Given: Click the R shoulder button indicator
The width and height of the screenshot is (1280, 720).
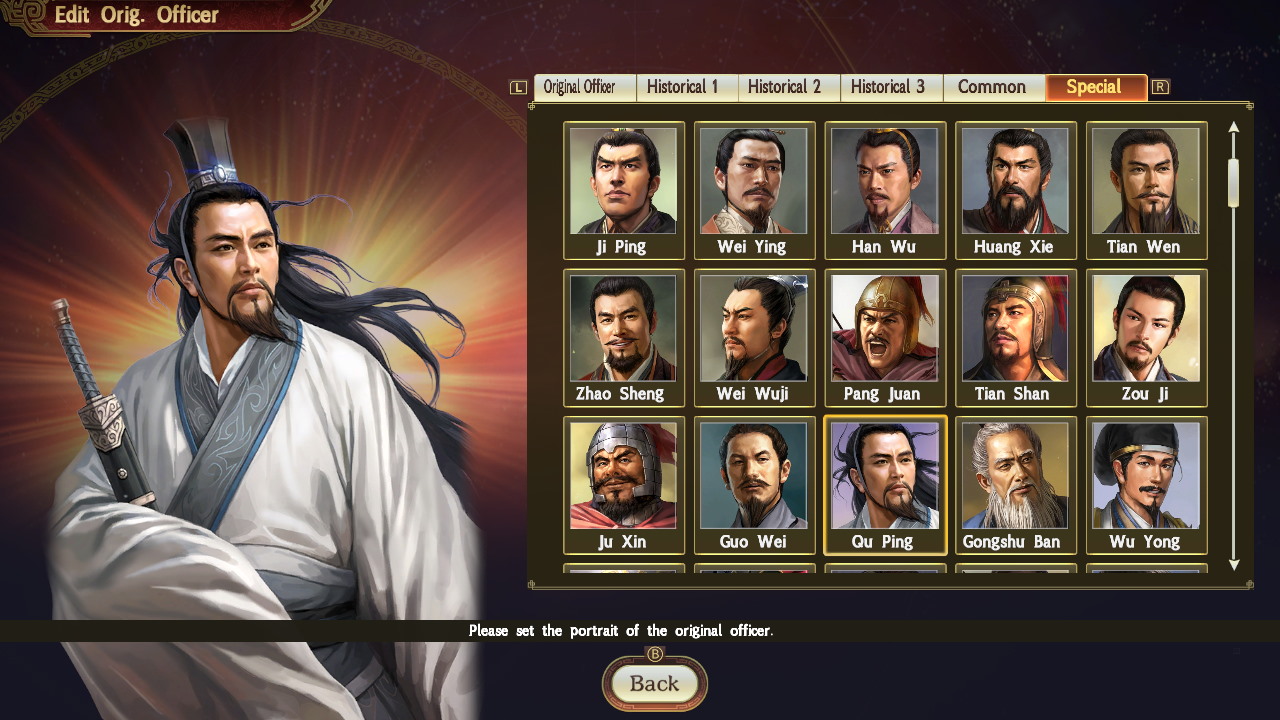Looking at the screenshot, I should coord(1160,87).
